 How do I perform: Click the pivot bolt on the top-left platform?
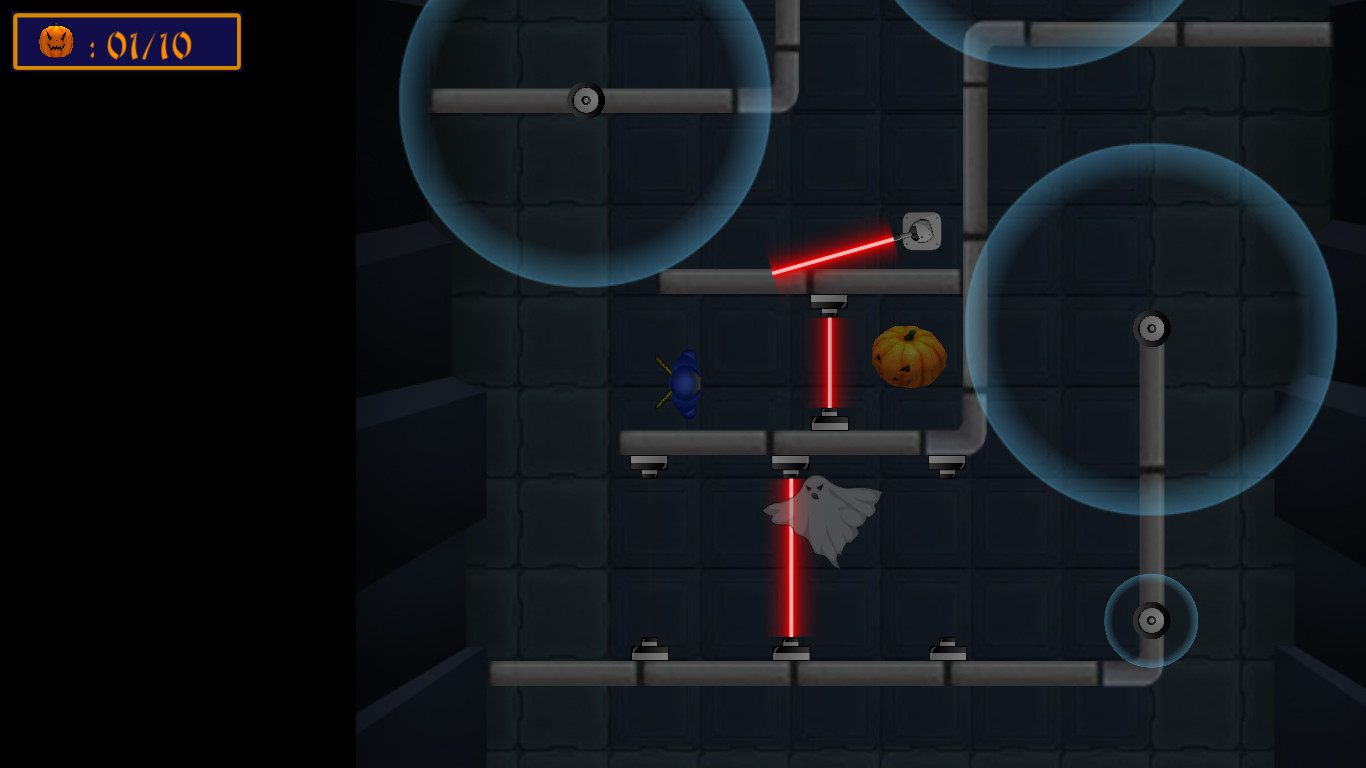(585, 99)
